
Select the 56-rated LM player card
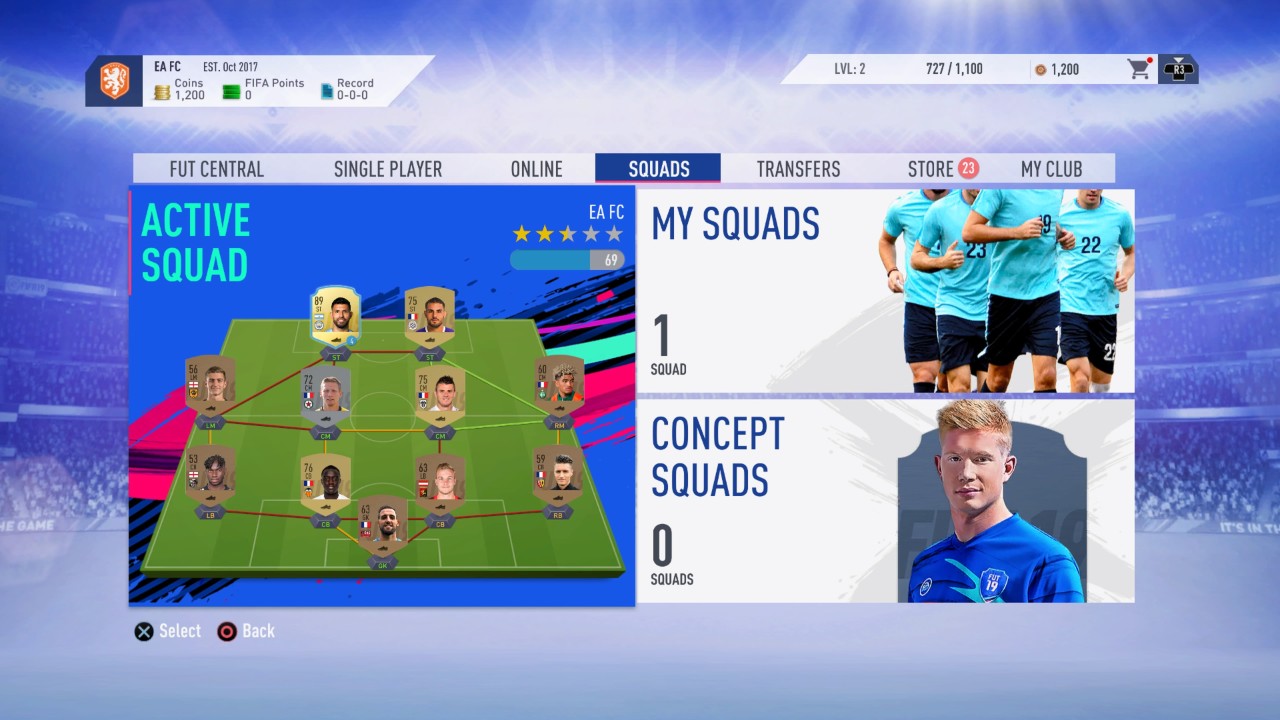click(213, 385)
